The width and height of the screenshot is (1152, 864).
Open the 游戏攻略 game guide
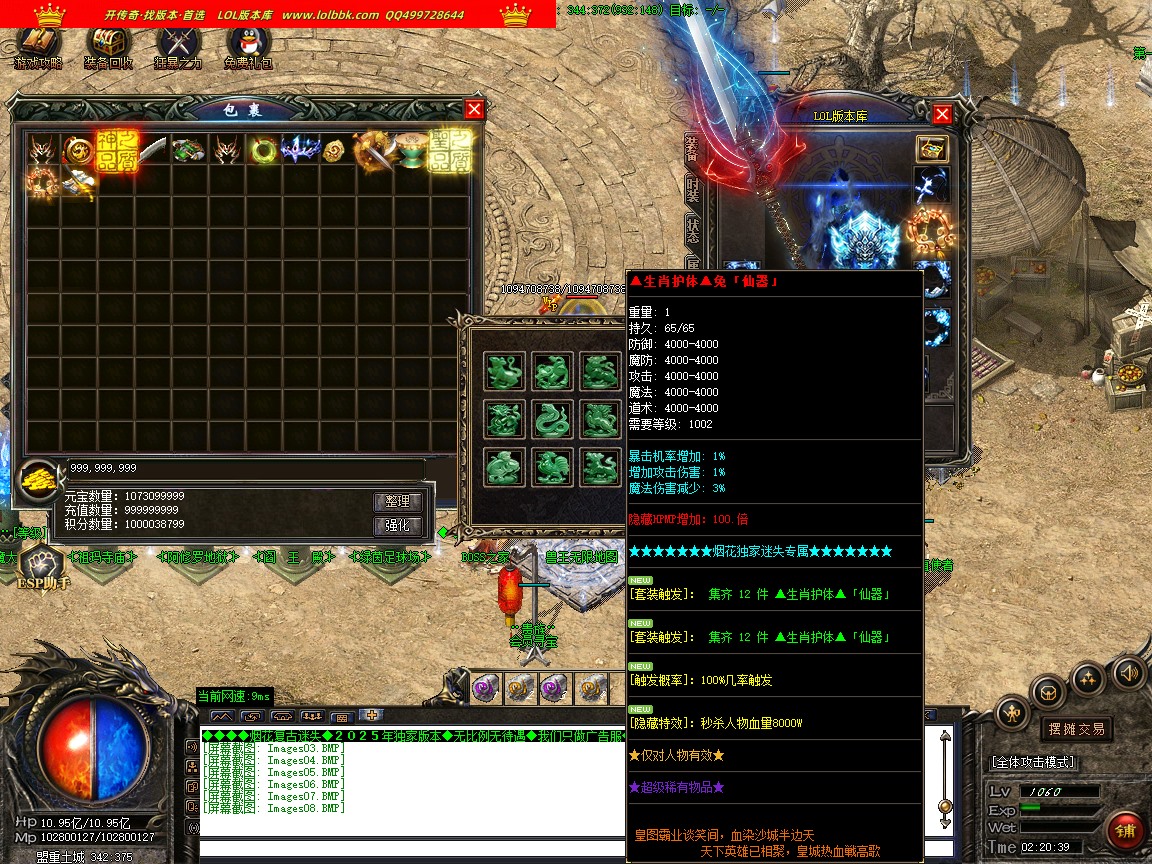coord(38,46)
